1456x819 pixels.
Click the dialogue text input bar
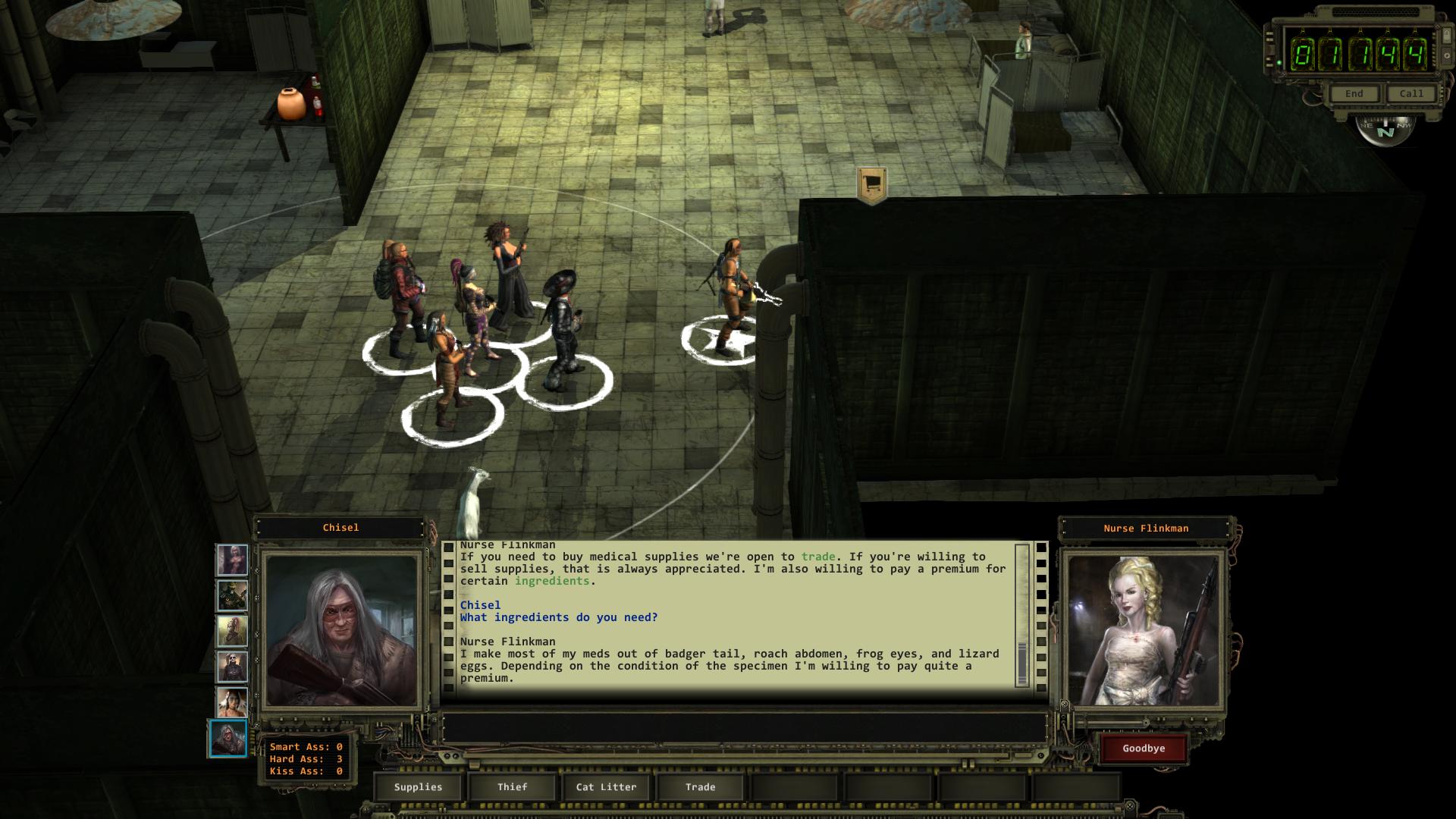[x=743, y=728]
